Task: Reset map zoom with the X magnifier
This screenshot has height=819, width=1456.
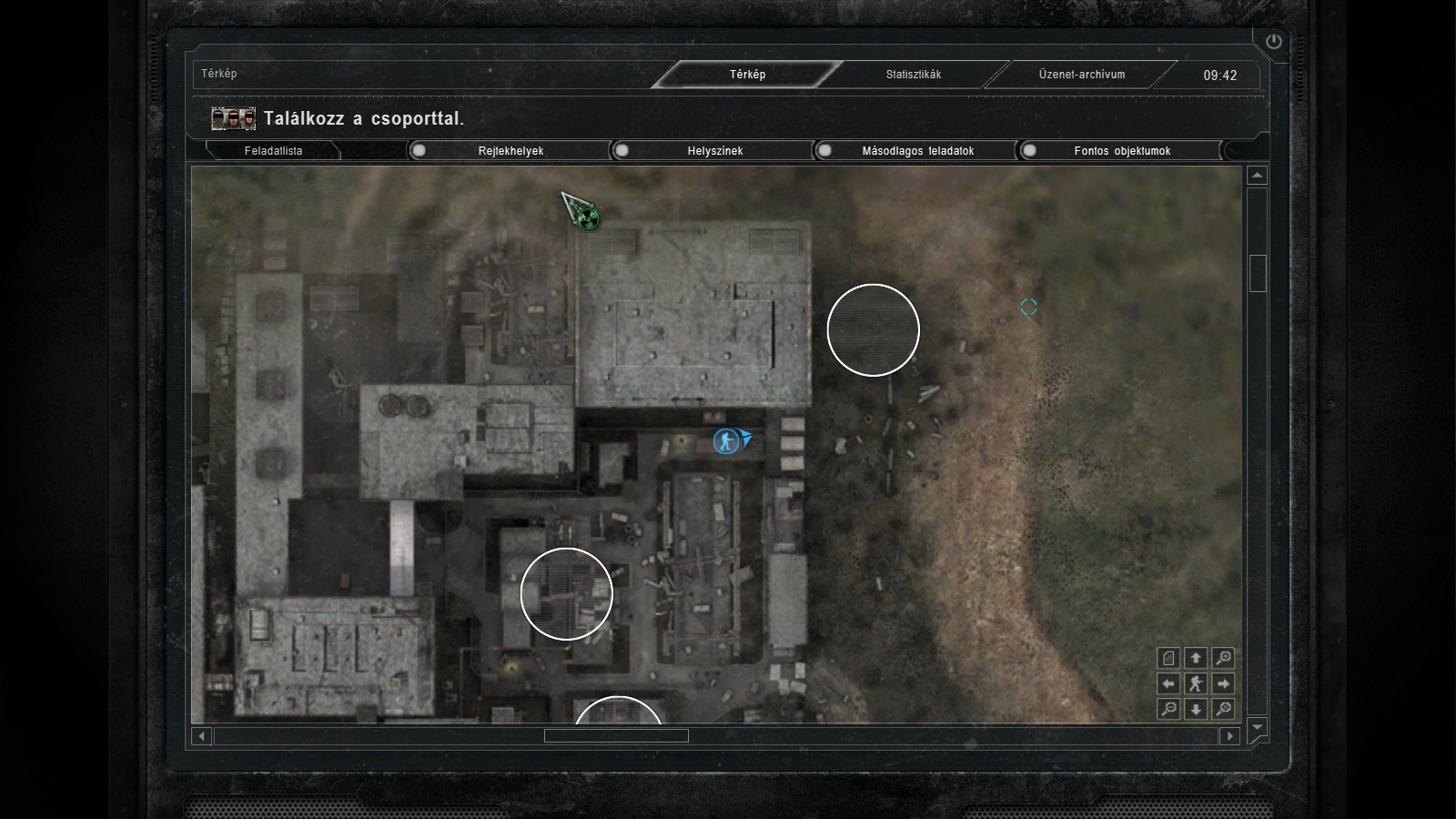Action: (x=1224, y=709)
